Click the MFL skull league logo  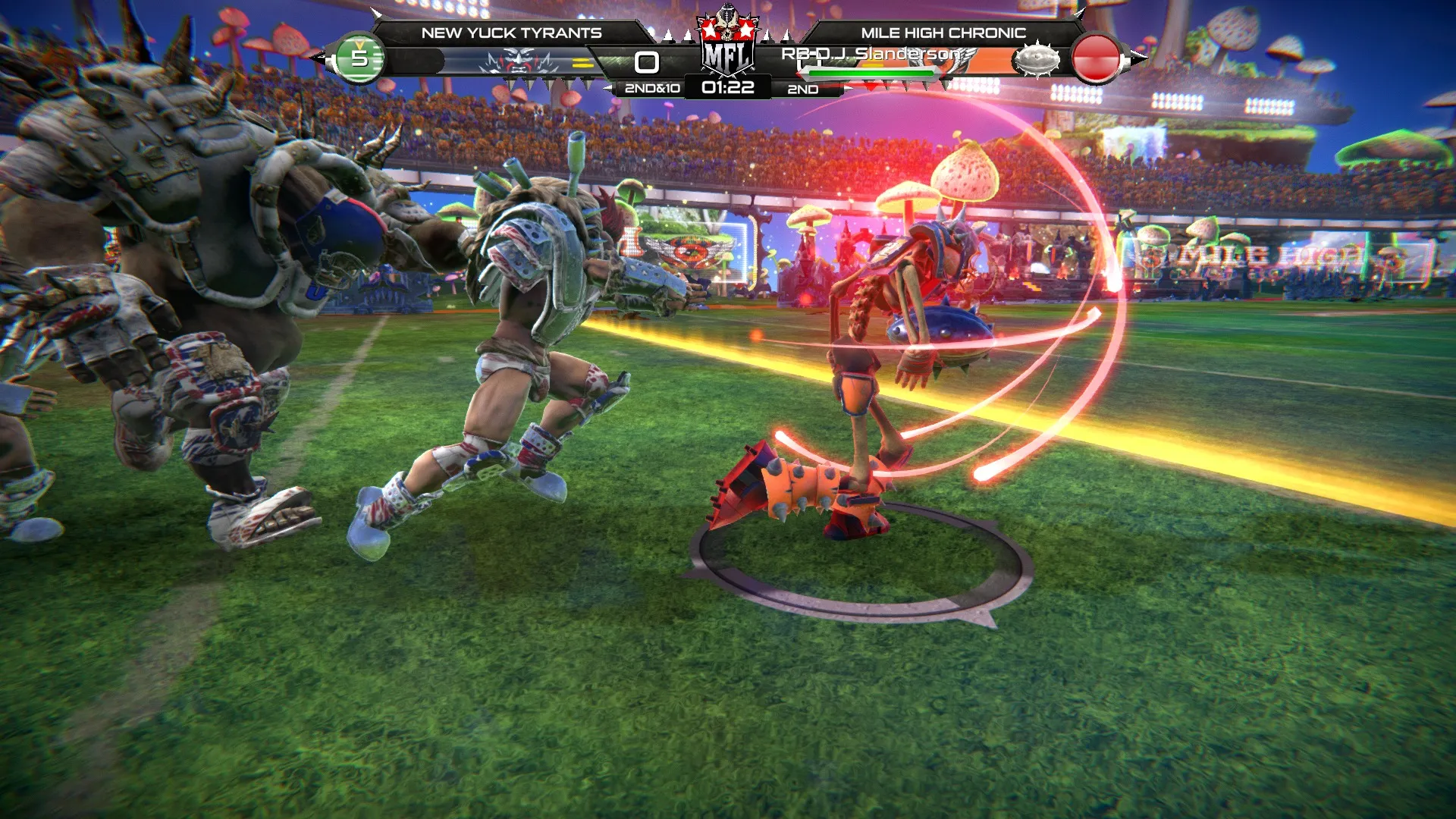727,44
